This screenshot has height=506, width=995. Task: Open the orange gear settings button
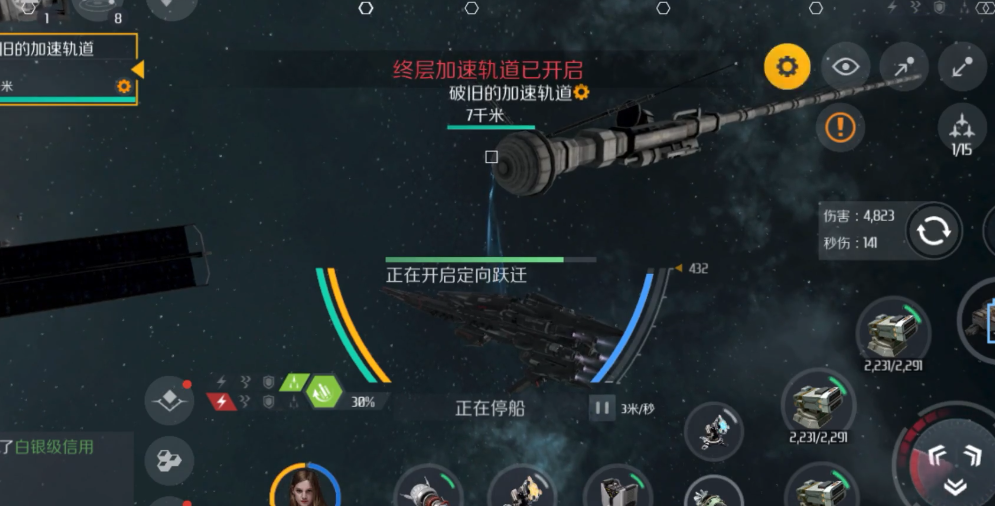[x=787, y=67]
